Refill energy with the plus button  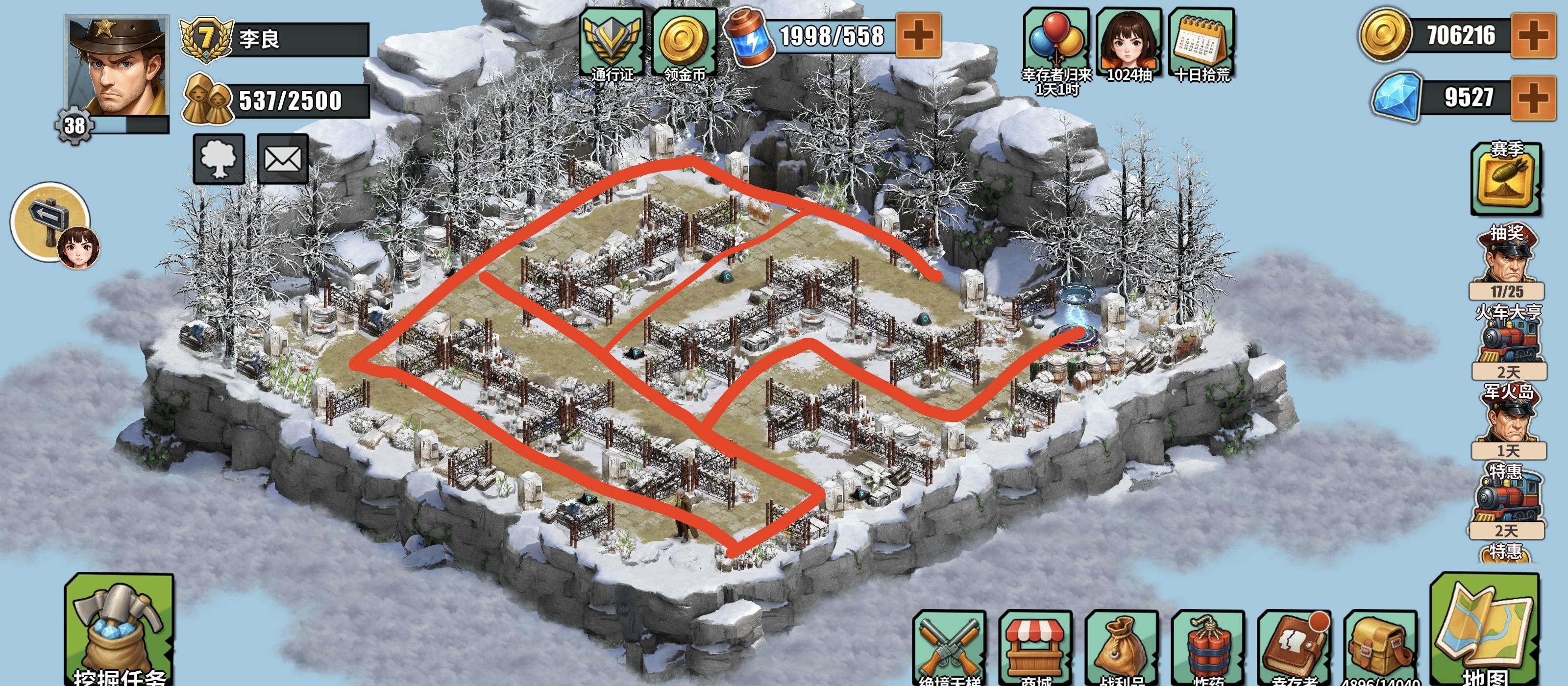pyautogui.click(x=919, y=35)
